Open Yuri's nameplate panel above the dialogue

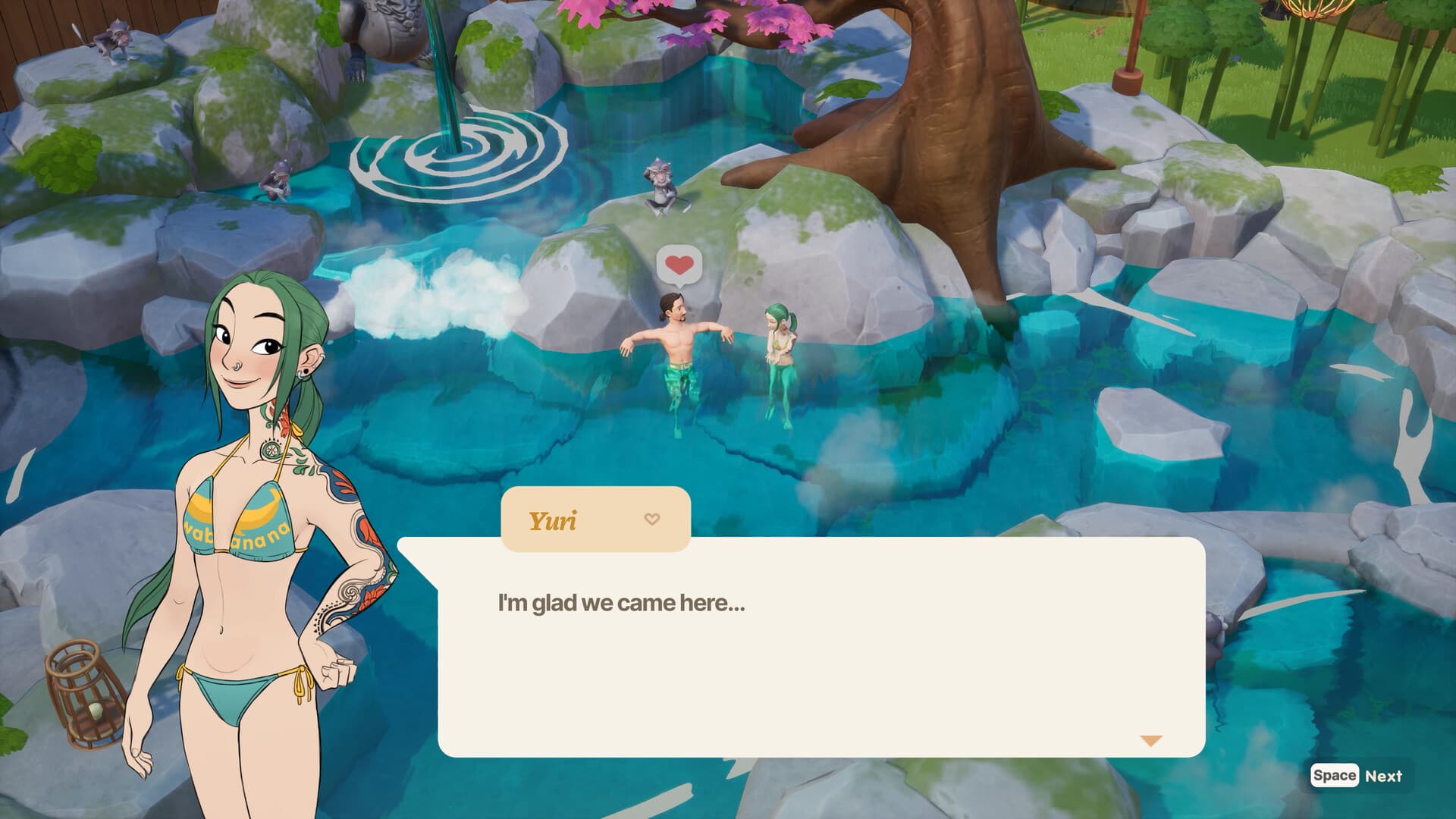595,519
